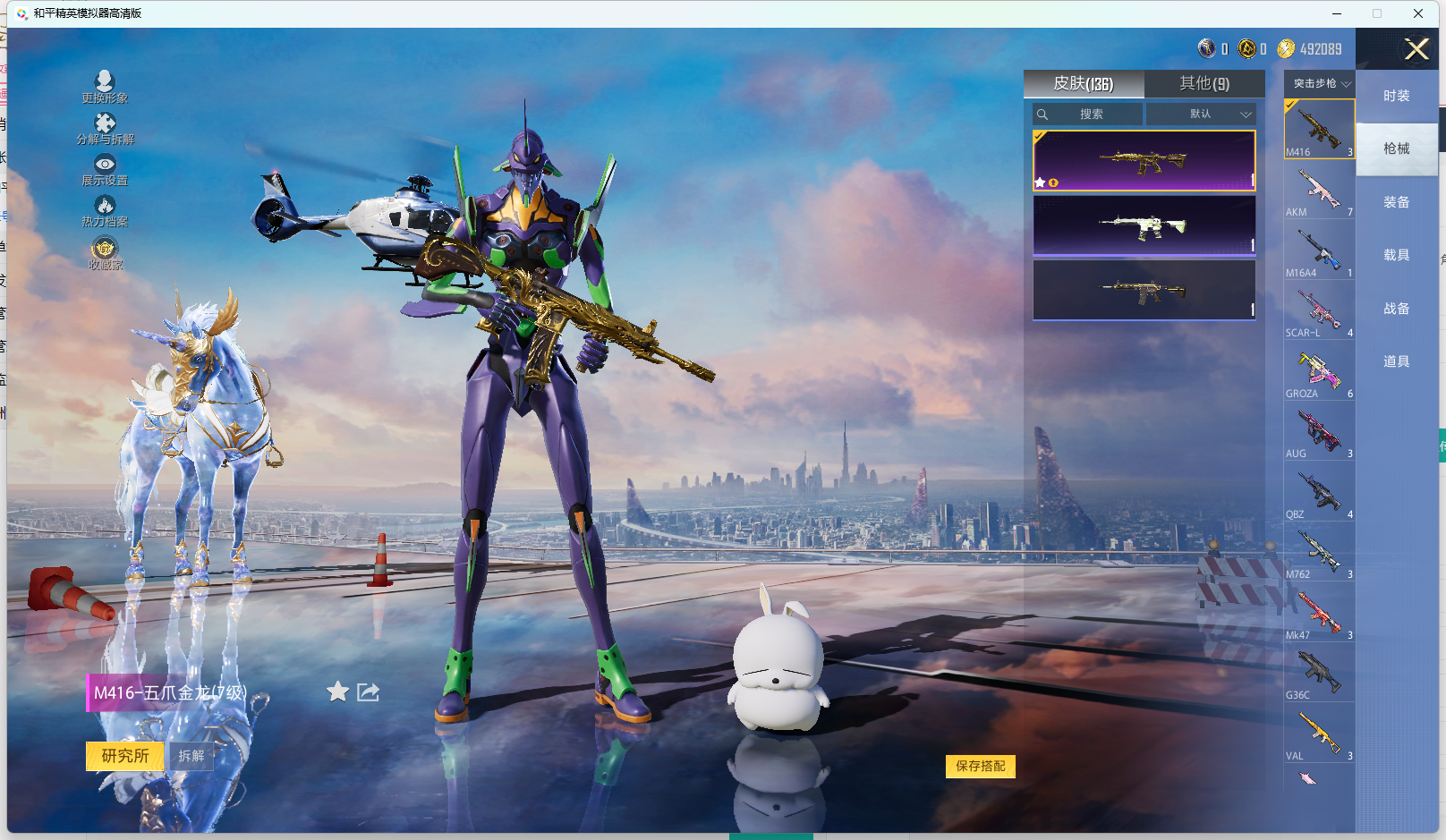1446x840 pixels.
Task: Open the 时装 outfit category
Action: 1396,96
